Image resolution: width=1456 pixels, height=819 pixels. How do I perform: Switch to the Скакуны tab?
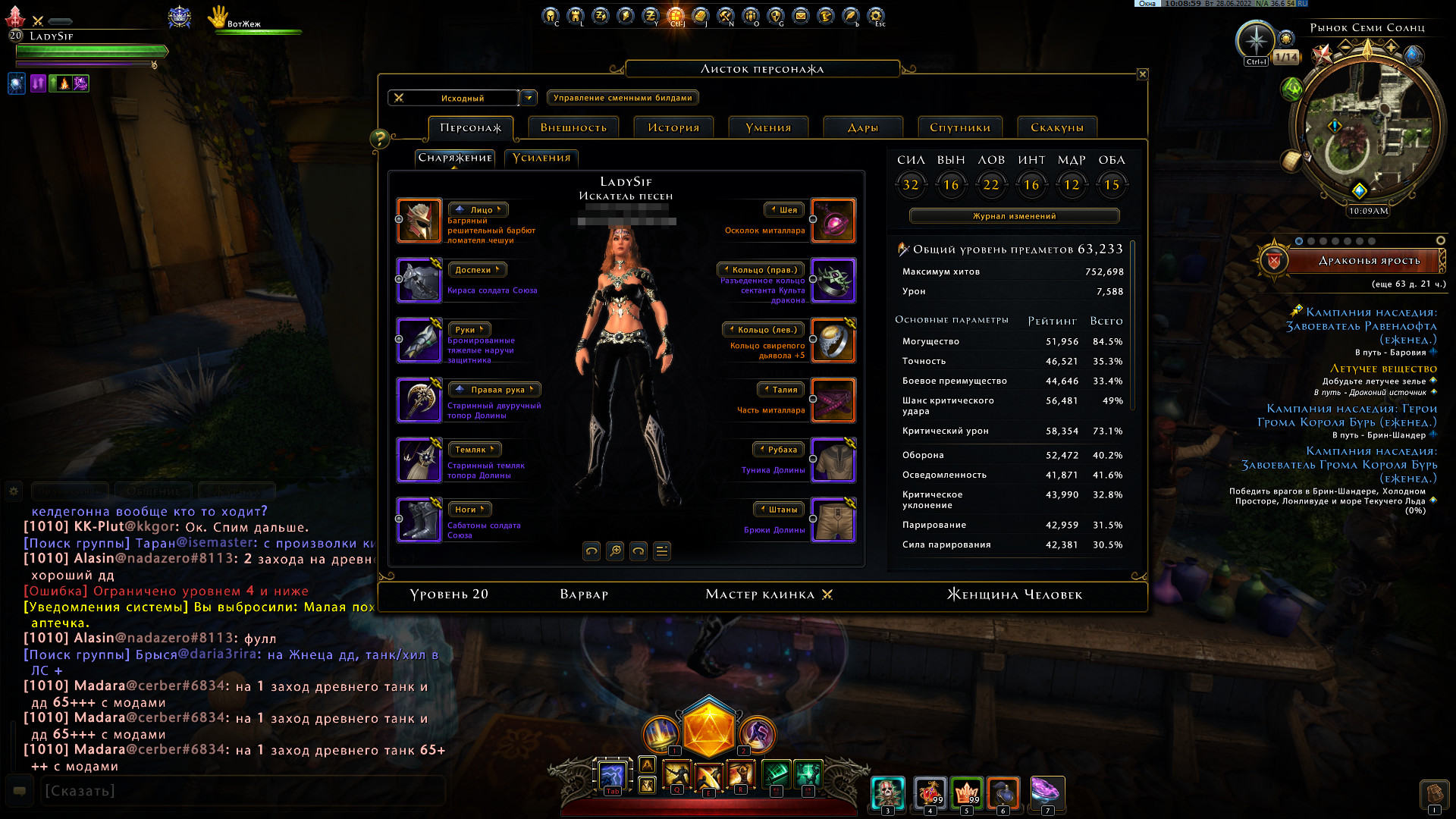tap(1057, 127)
